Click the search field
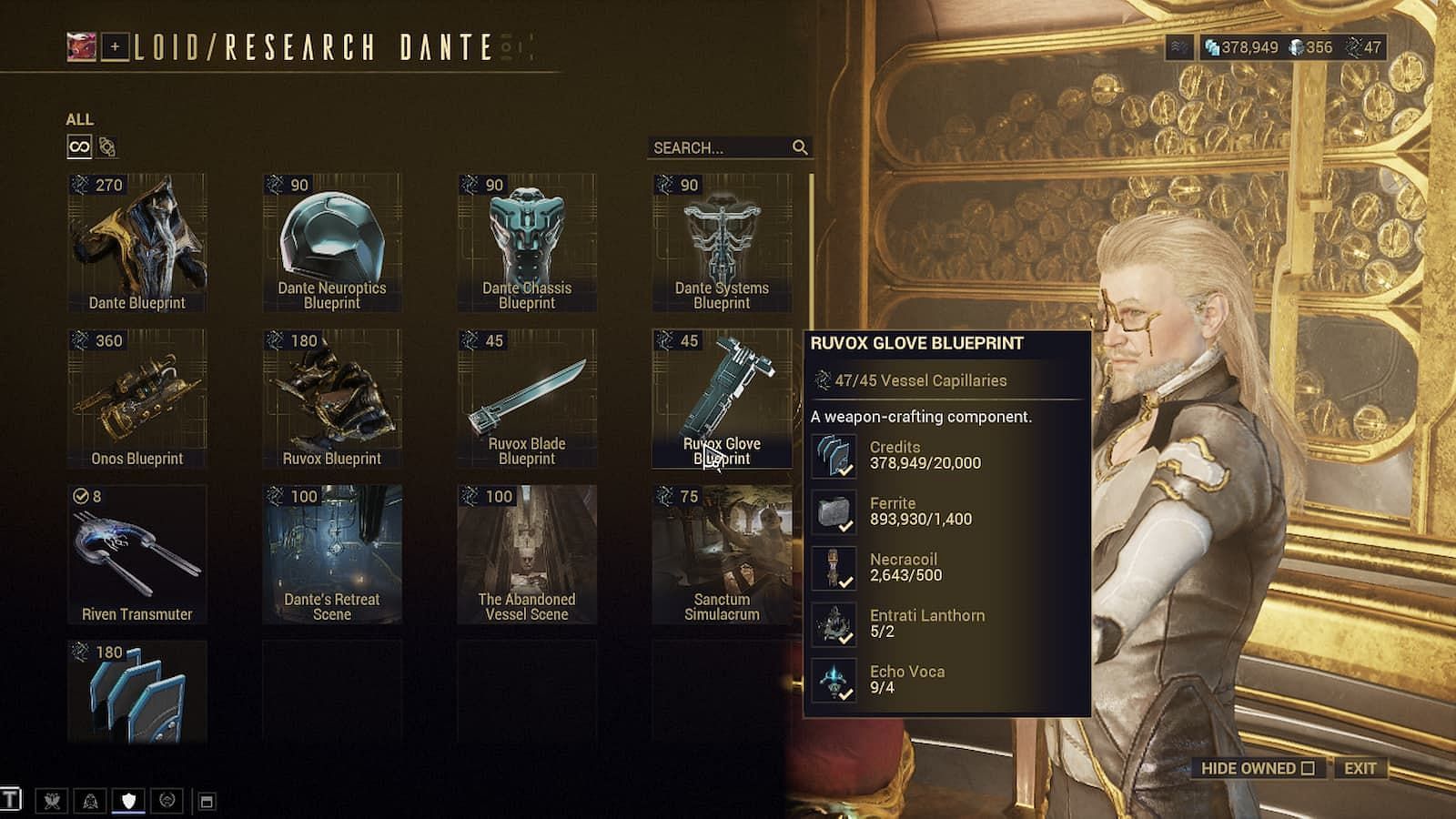Viewport: 1456px width, 819px height. [719, 147]
